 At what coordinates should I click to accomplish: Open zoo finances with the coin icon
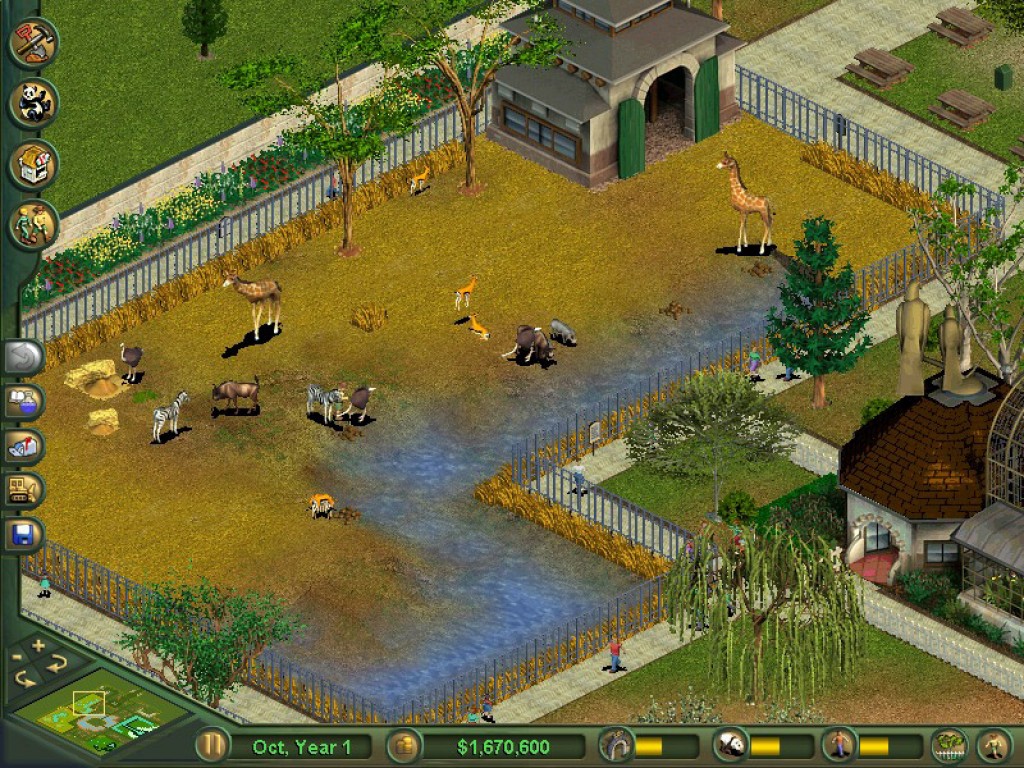[403, 746]
